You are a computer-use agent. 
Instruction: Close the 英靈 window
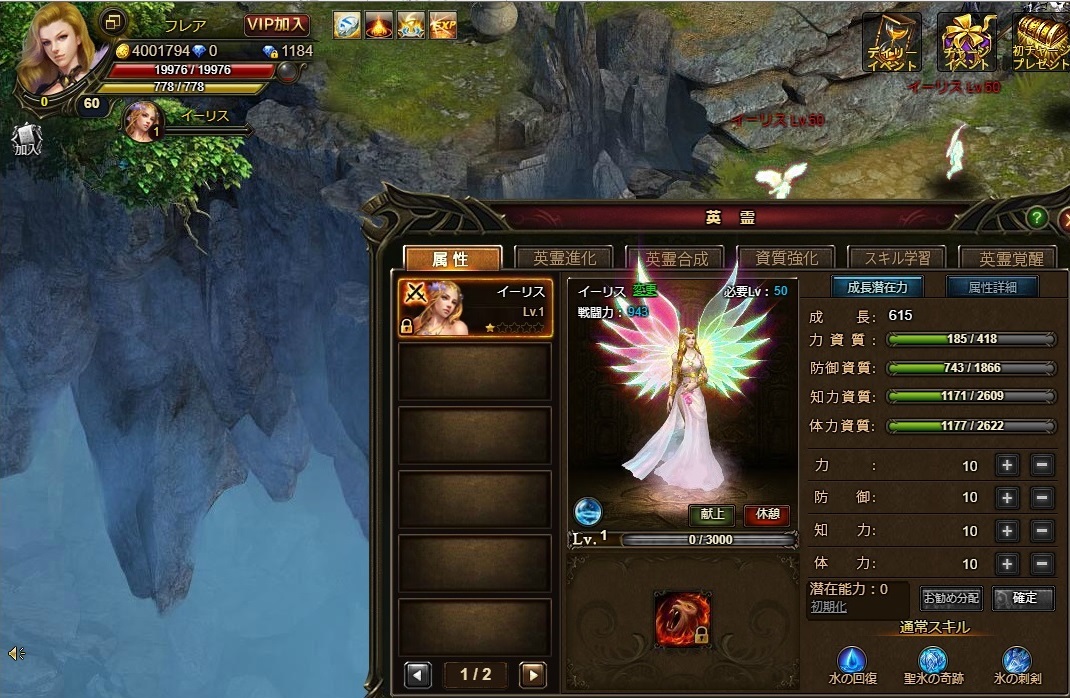pyautogui.click(x=1063, y=216)
